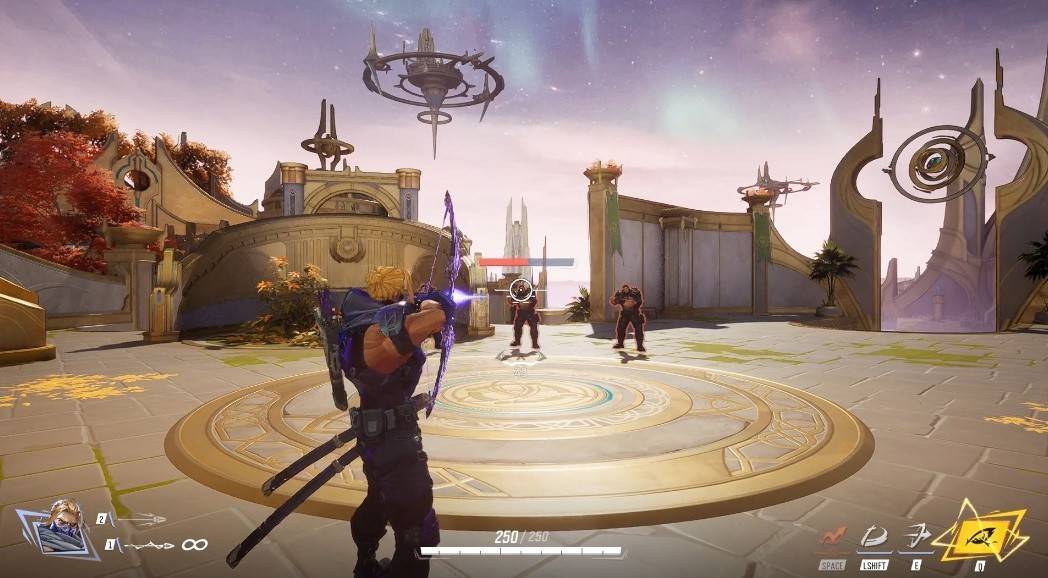
Task: Select the orange jump ability icon
Action: click(833, 536)
